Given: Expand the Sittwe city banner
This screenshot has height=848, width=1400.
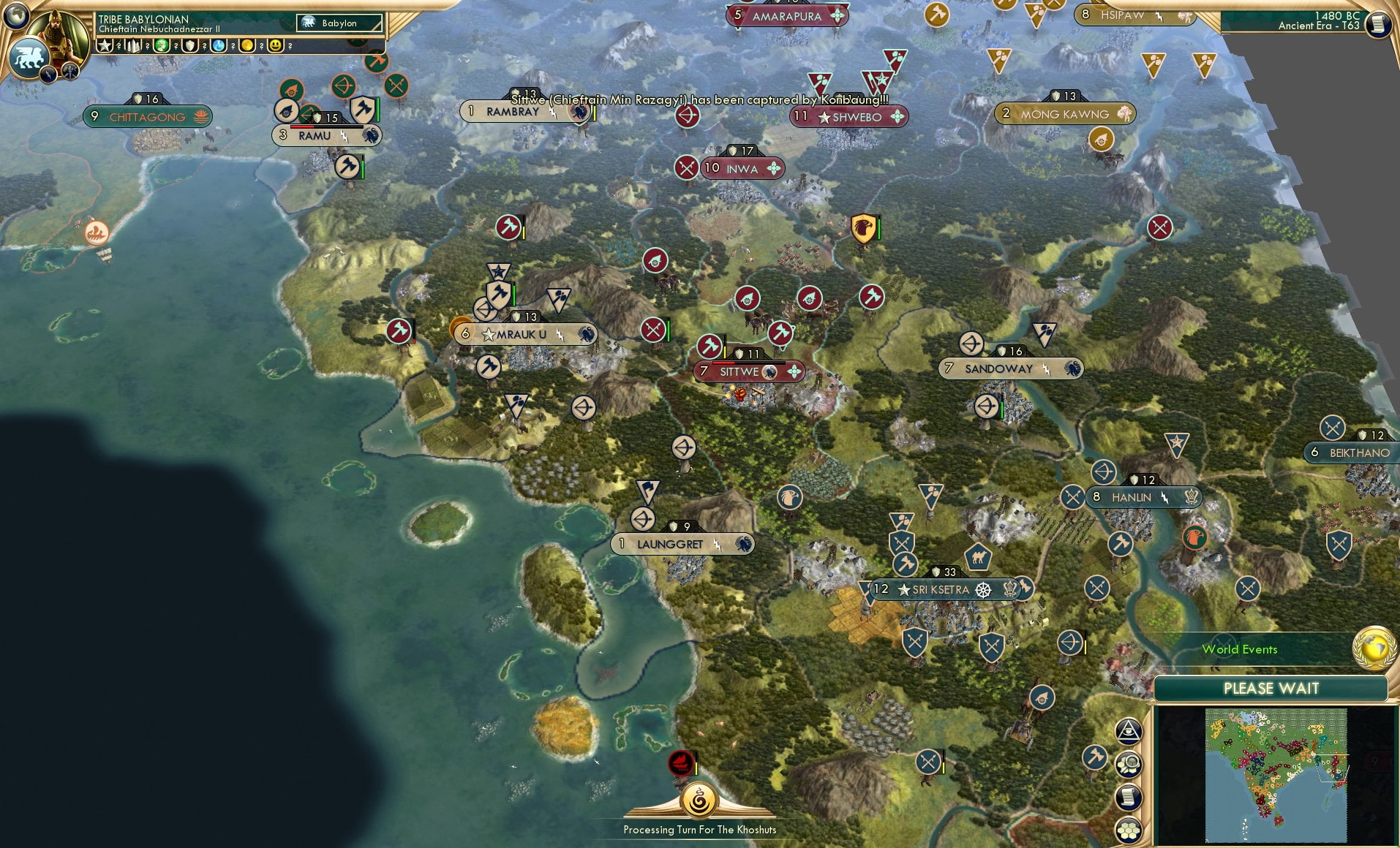Looking at the screenshot, I should (x=749, y=371).
